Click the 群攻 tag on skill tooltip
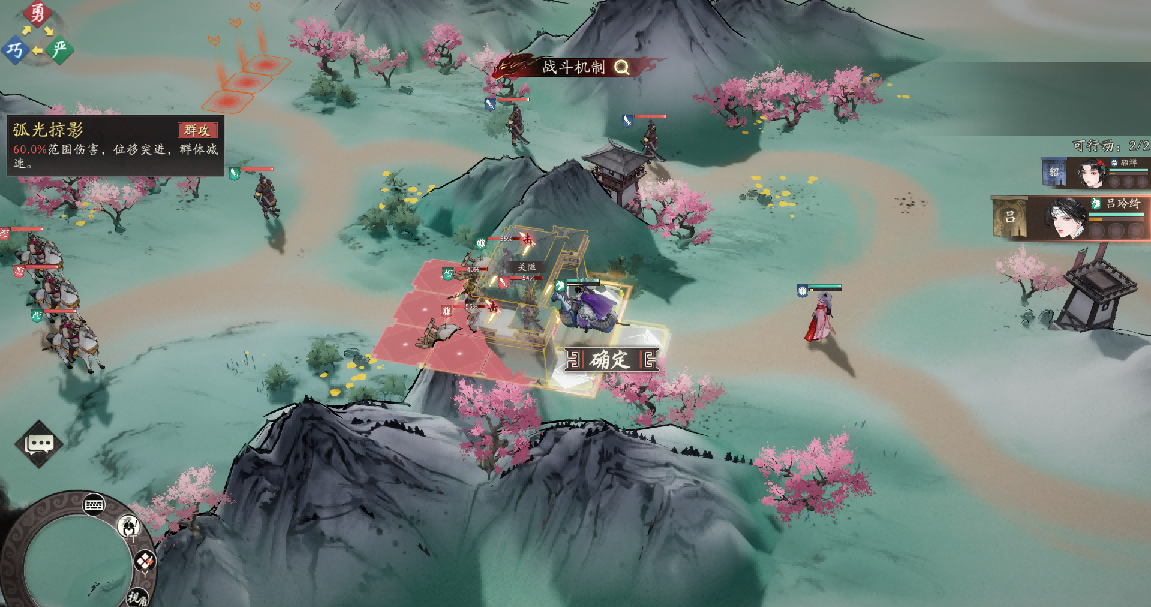This screenshot has height=607, width=1151. tap(198, 130)
